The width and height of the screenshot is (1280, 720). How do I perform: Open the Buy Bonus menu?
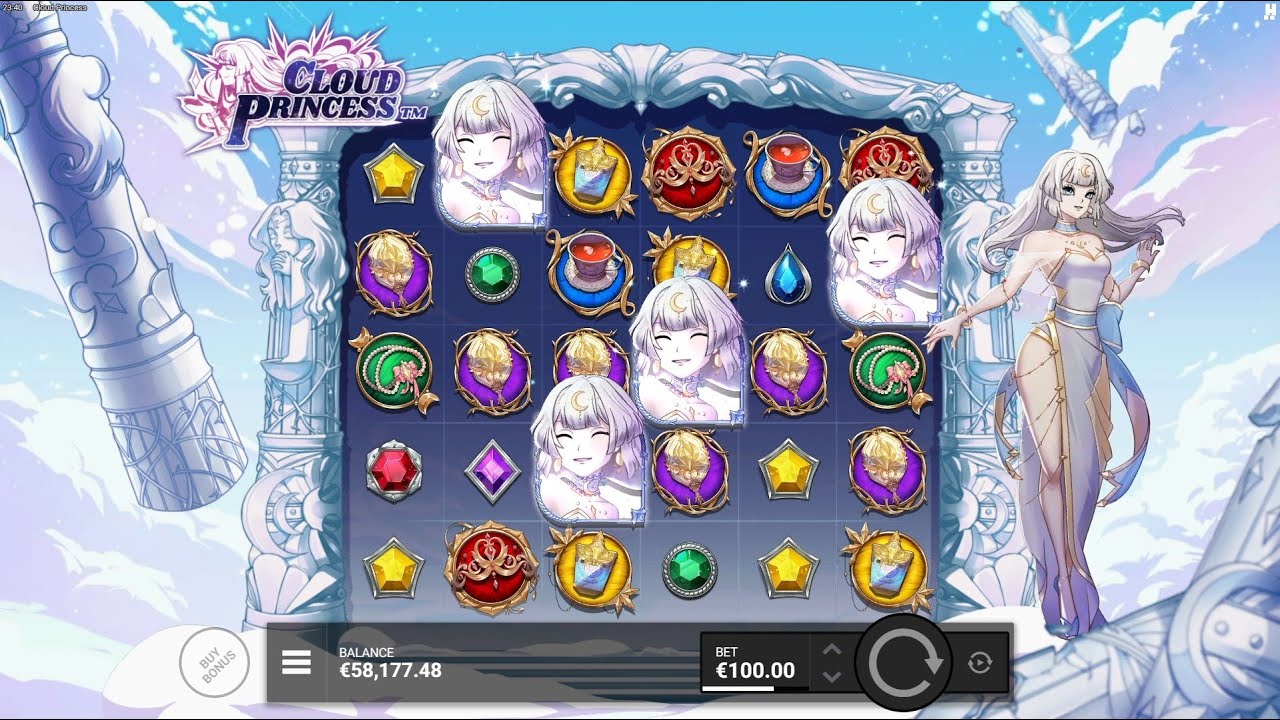[x=215, y=660]
